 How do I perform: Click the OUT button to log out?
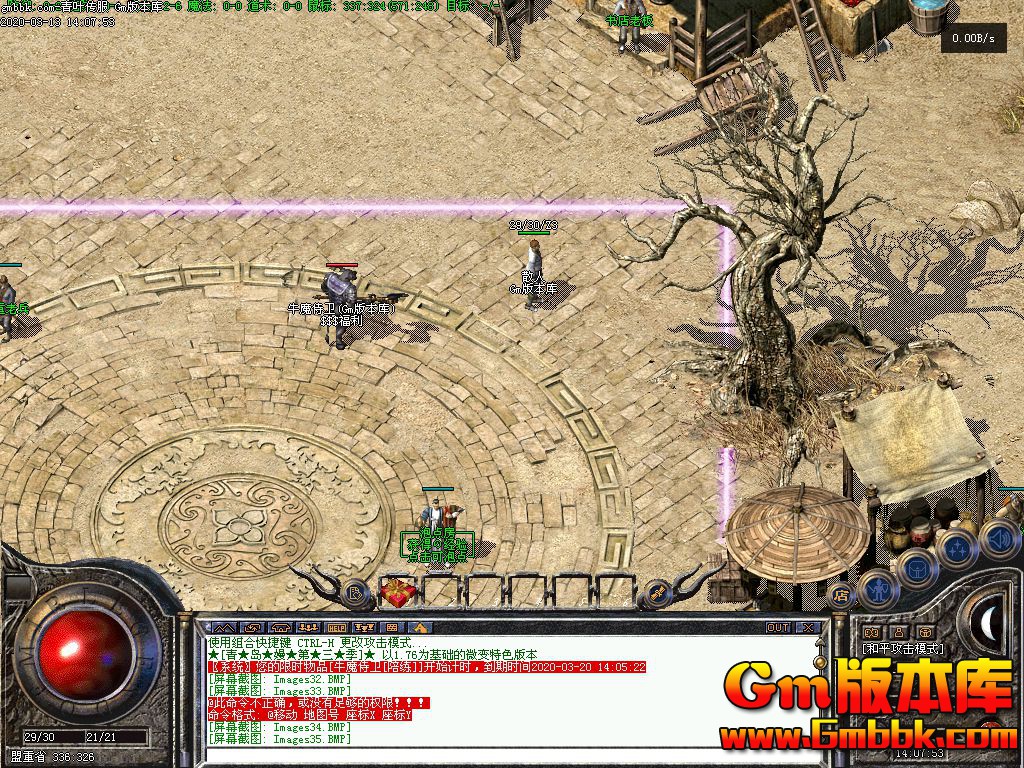click(x=778, y=628)
